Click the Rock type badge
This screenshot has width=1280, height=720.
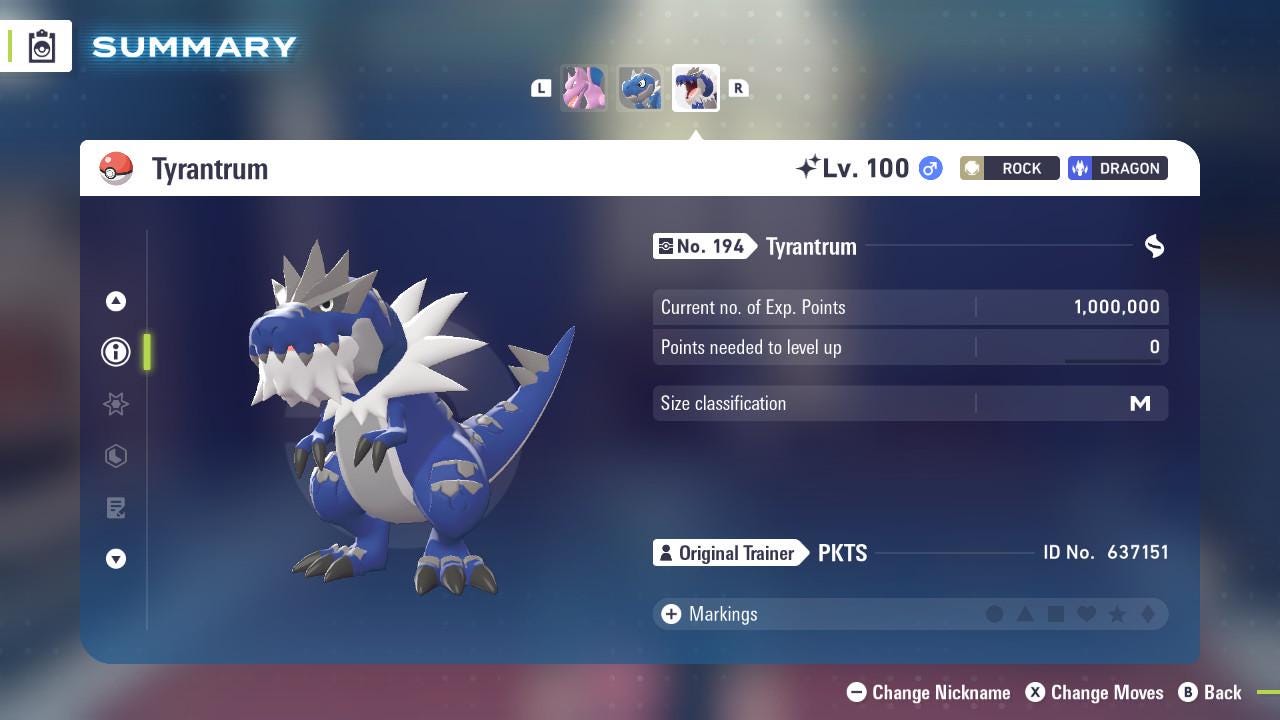point(1009,168)
